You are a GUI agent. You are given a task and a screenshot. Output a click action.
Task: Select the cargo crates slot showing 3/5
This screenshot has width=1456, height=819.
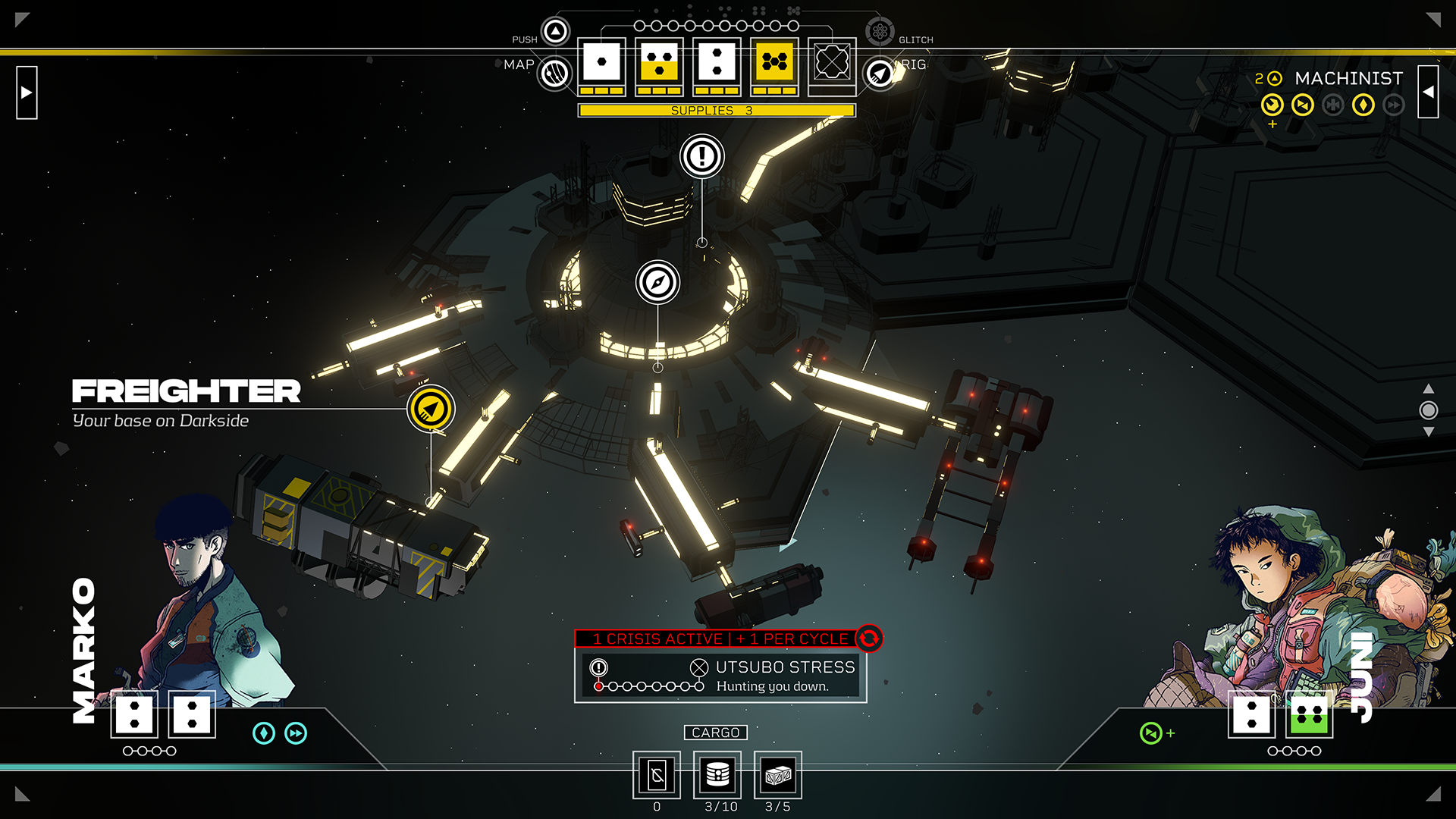coord(778,775)
